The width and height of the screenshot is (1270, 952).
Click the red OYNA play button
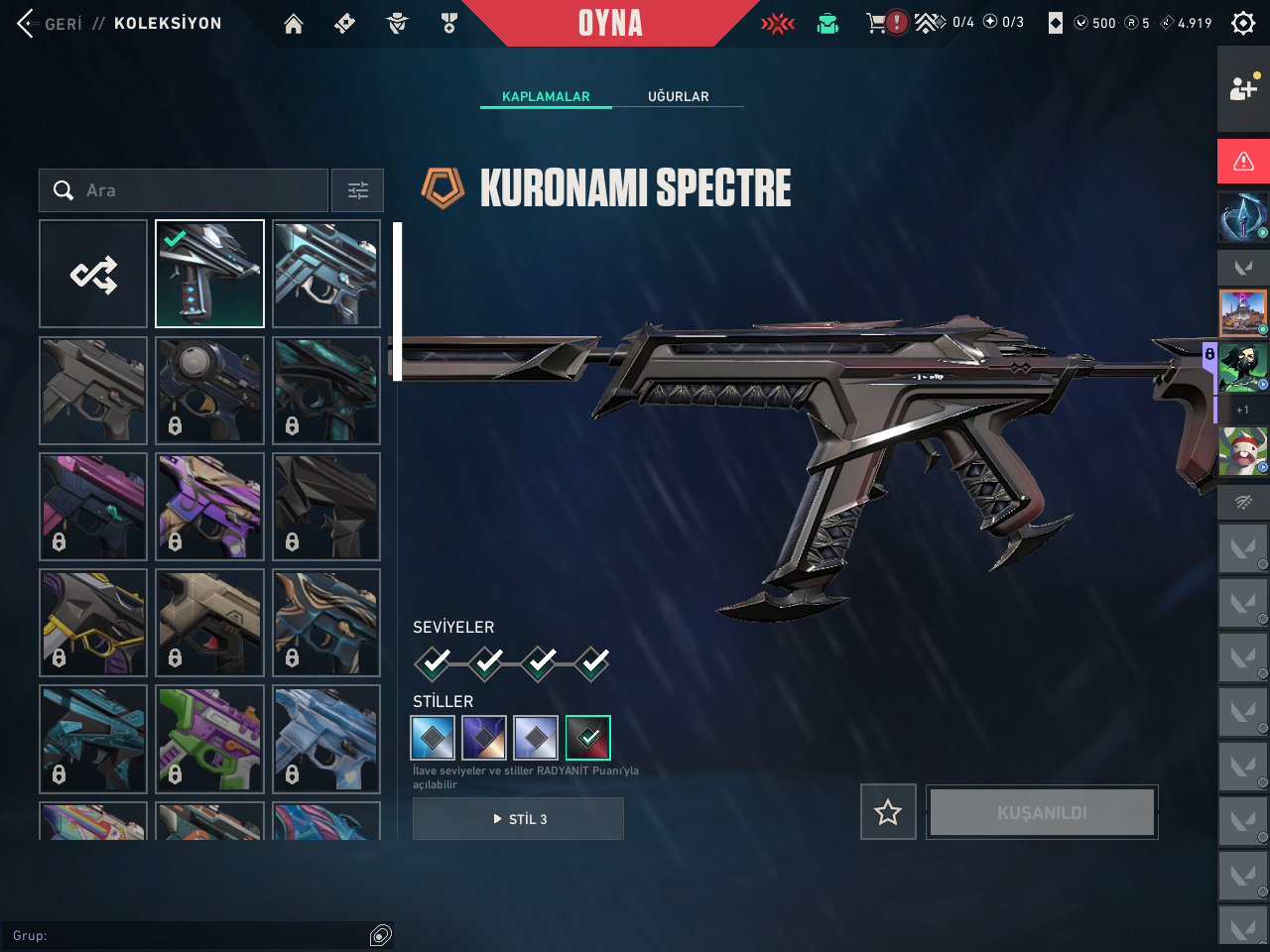pos(610,23)
